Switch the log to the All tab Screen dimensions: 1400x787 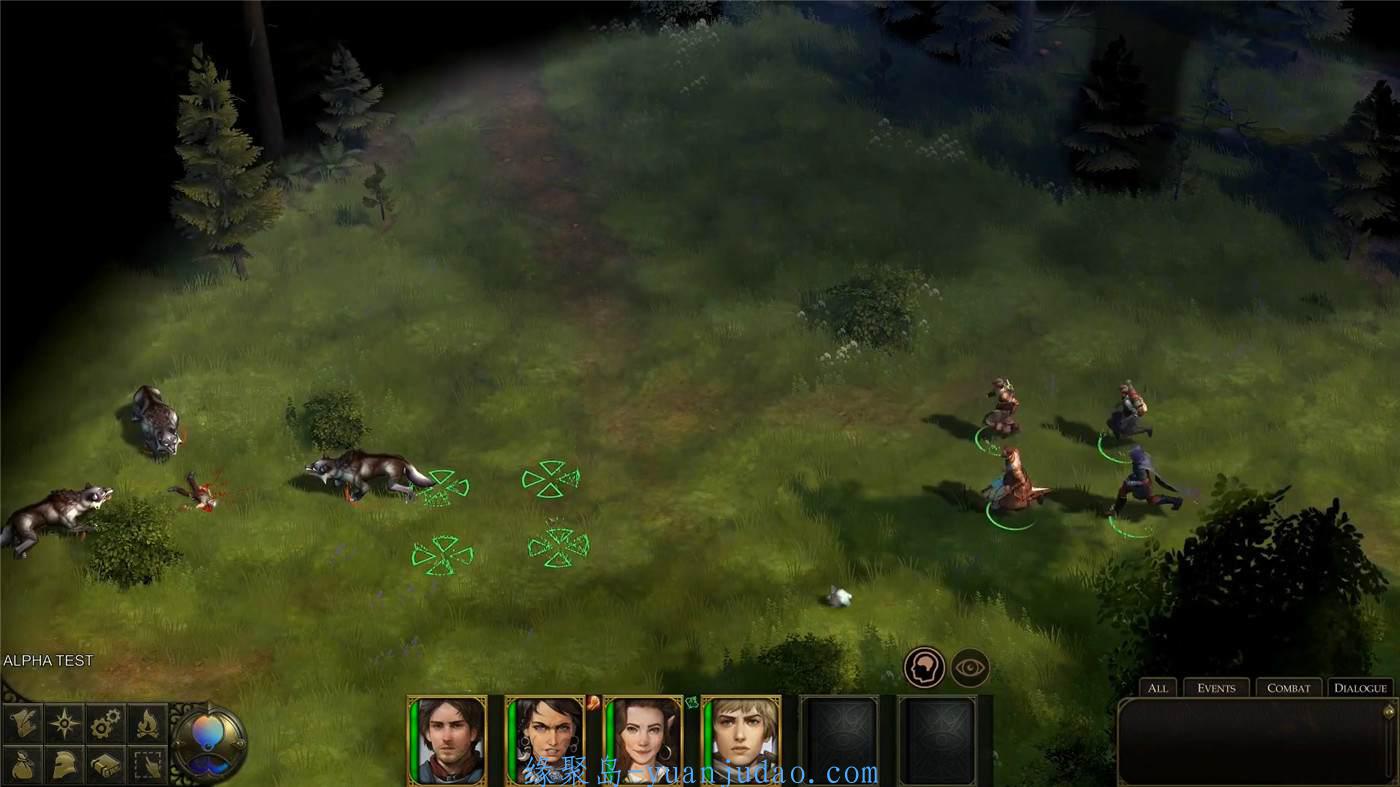pos(1158,688)
